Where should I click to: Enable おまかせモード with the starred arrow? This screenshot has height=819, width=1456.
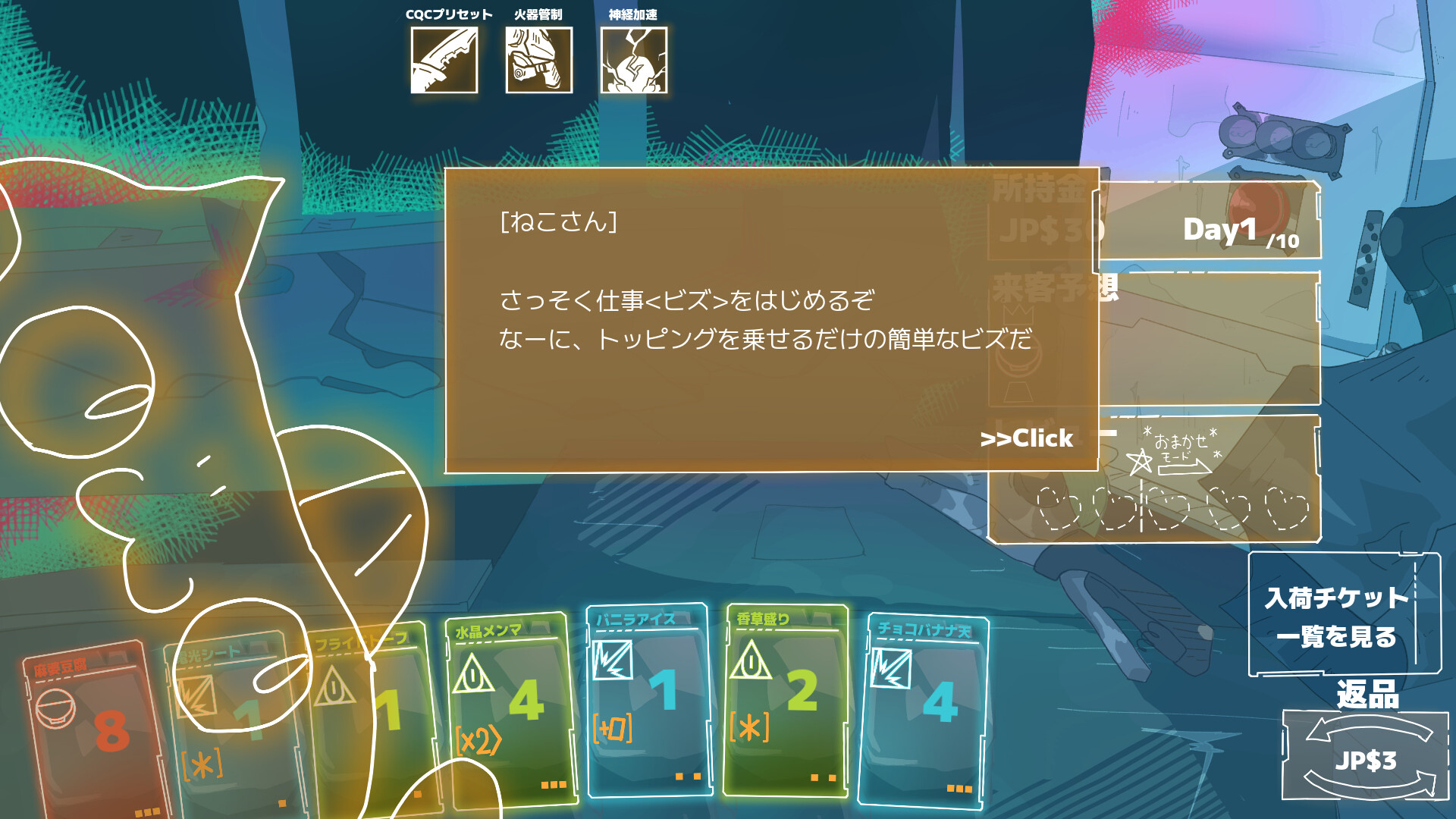point(1174,453)
